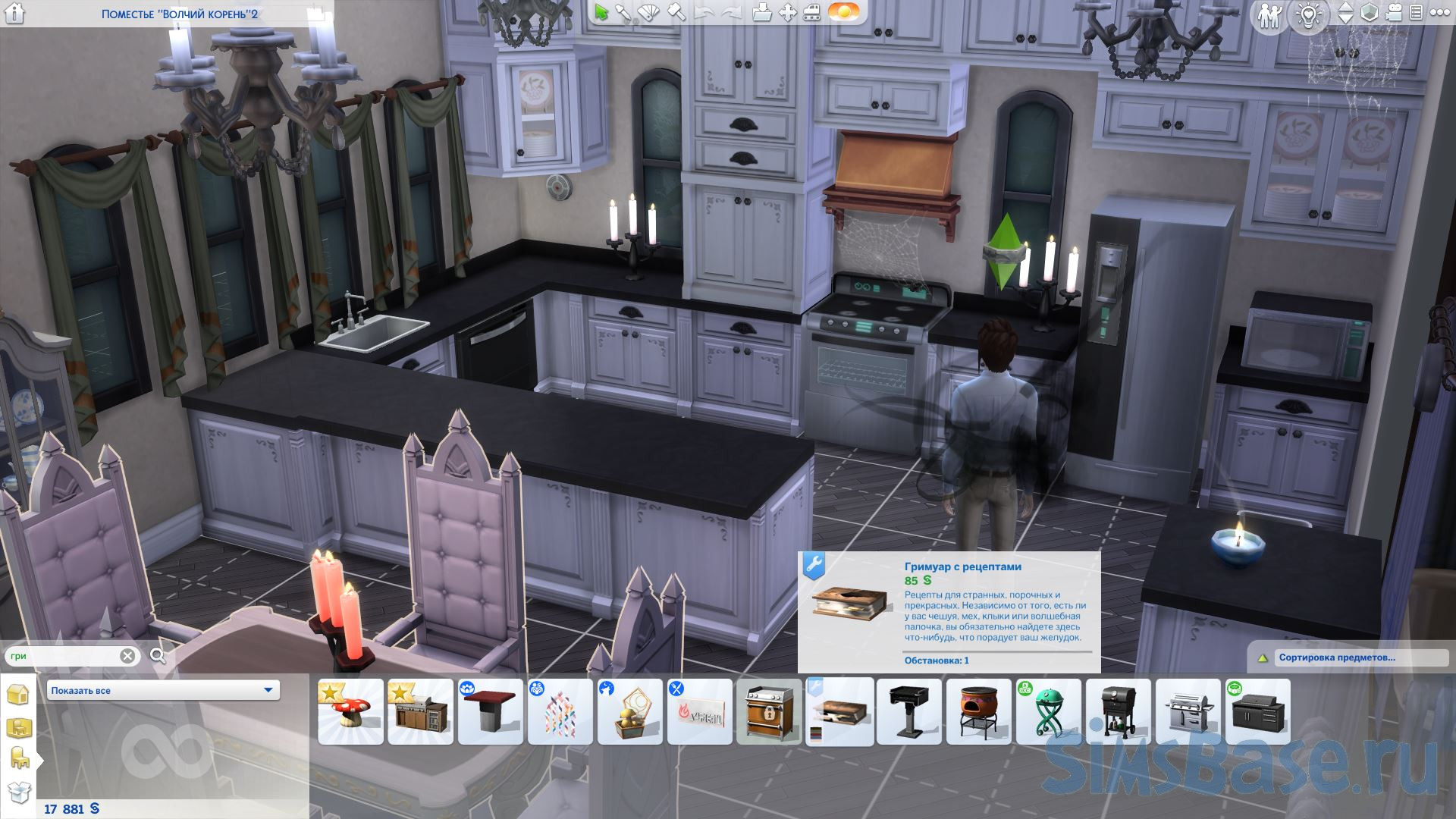Select the clay chiminea grill item
1456x819 pixels.
tap(978, 712)
